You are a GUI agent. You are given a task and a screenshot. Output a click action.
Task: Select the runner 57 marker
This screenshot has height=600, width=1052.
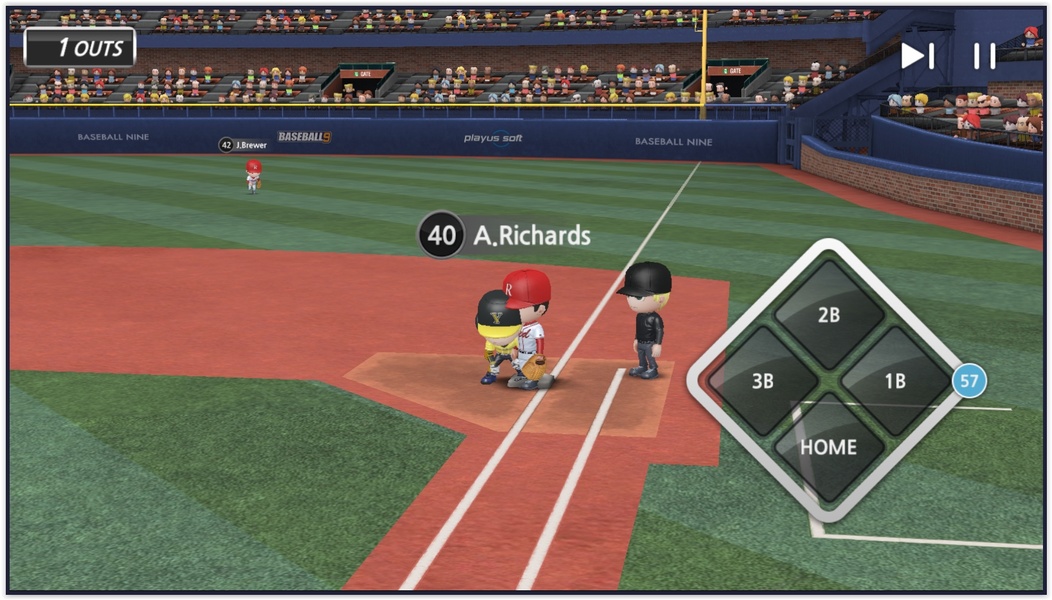click(969, 381)
